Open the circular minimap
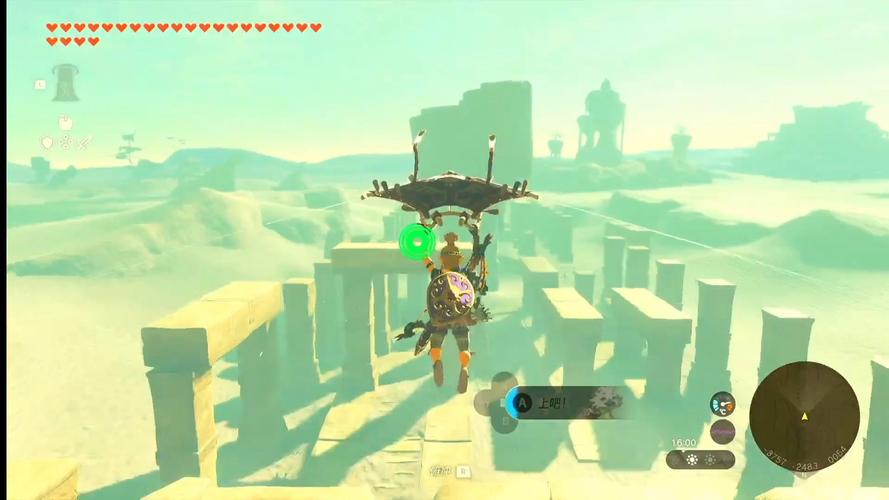Viewport: 889px width, 500px height. [804, 414]
